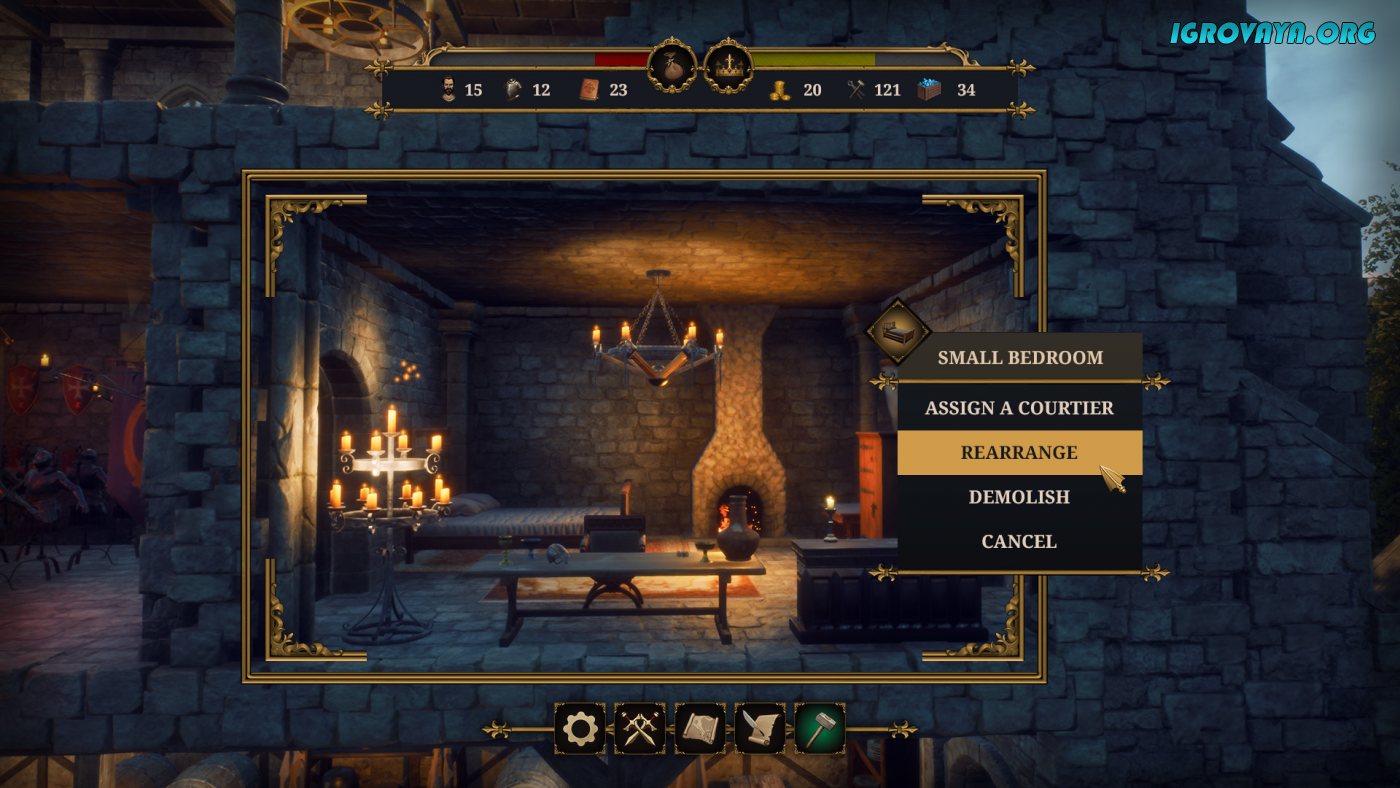
Task: Toggle the hammer build mode button
Action: tap(820, 728)
